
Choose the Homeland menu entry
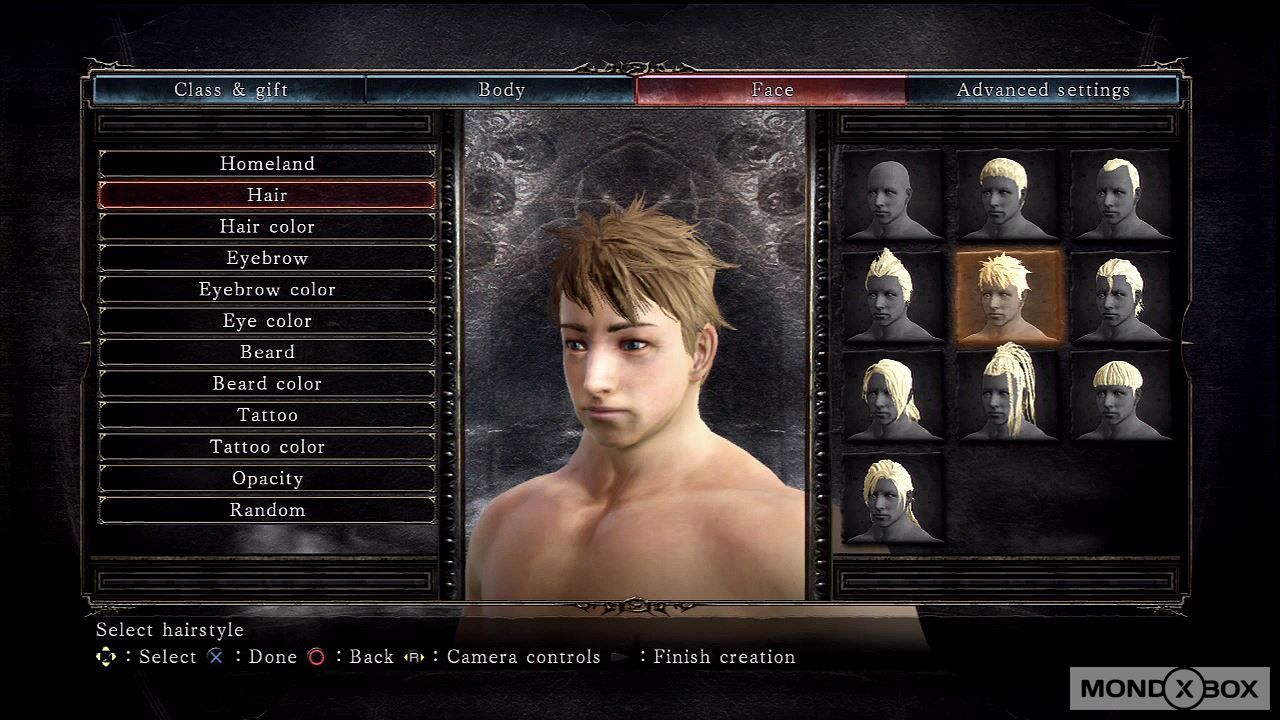(x=267, y=164)
